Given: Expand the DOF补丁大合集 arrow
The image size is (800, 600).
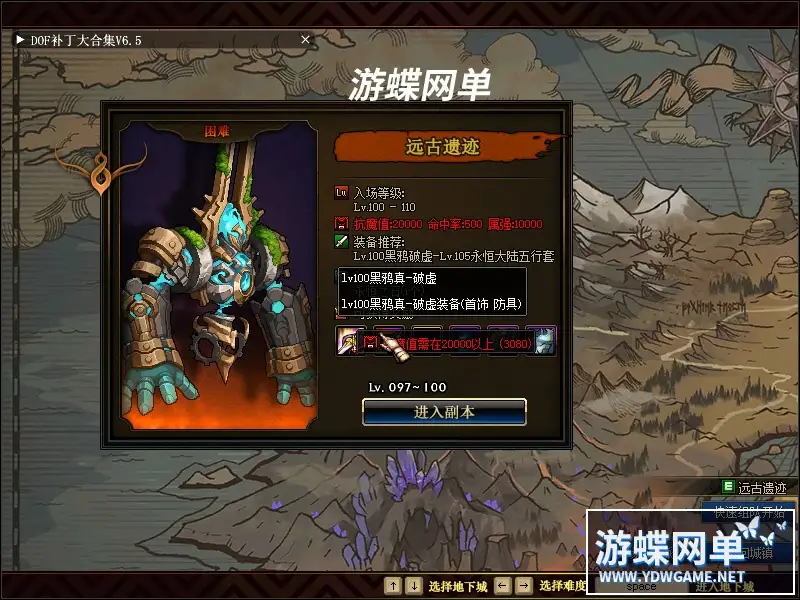Looking at the screenshot, I should [19, 39].
